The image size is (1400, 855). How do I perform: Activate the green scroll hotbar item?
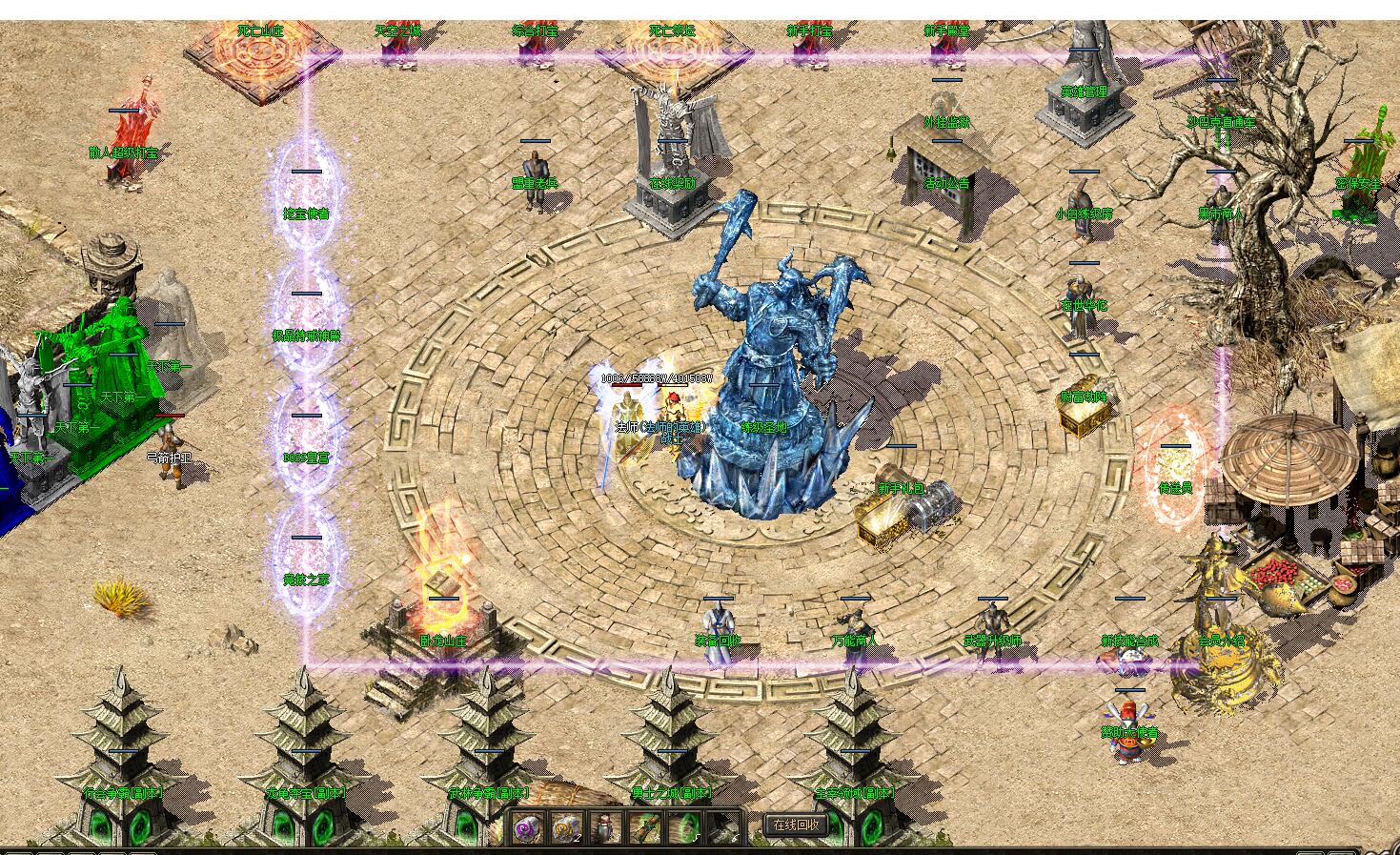tap(644, 827)
